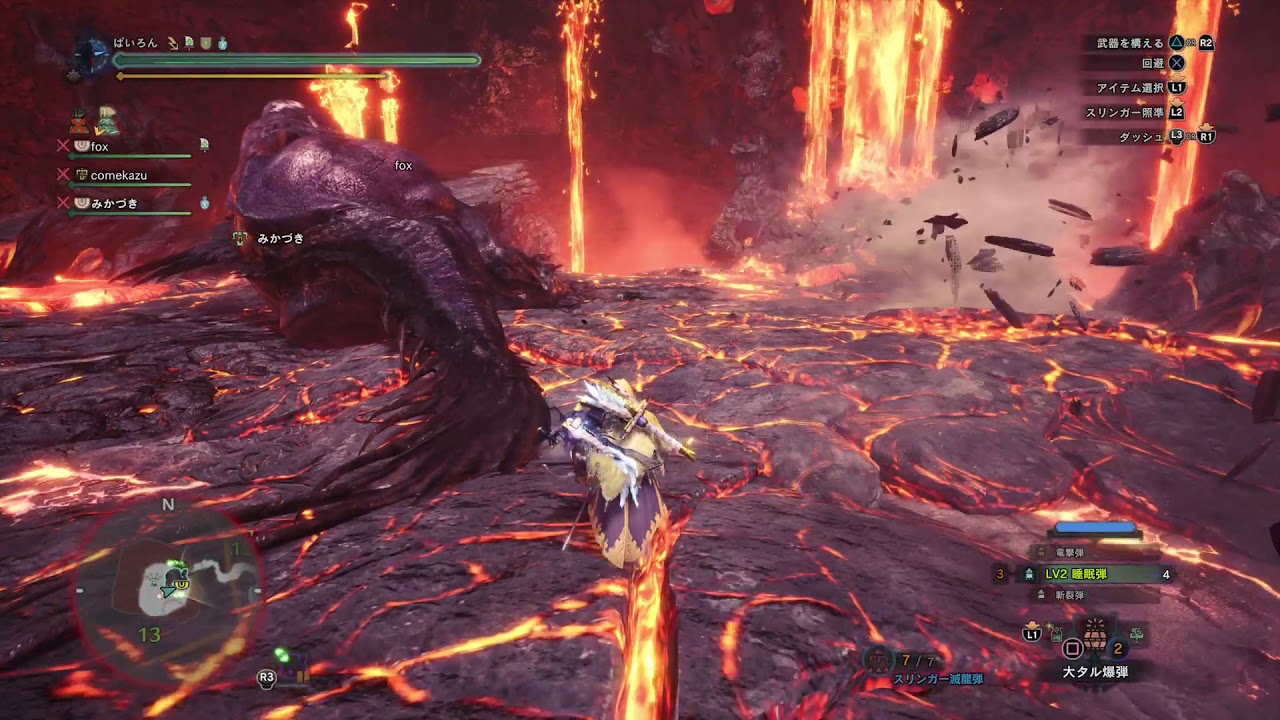This screenshot has height=720, width=1280.
Task: Select party member みかづき in the list
Action: [x=113, y=203]
